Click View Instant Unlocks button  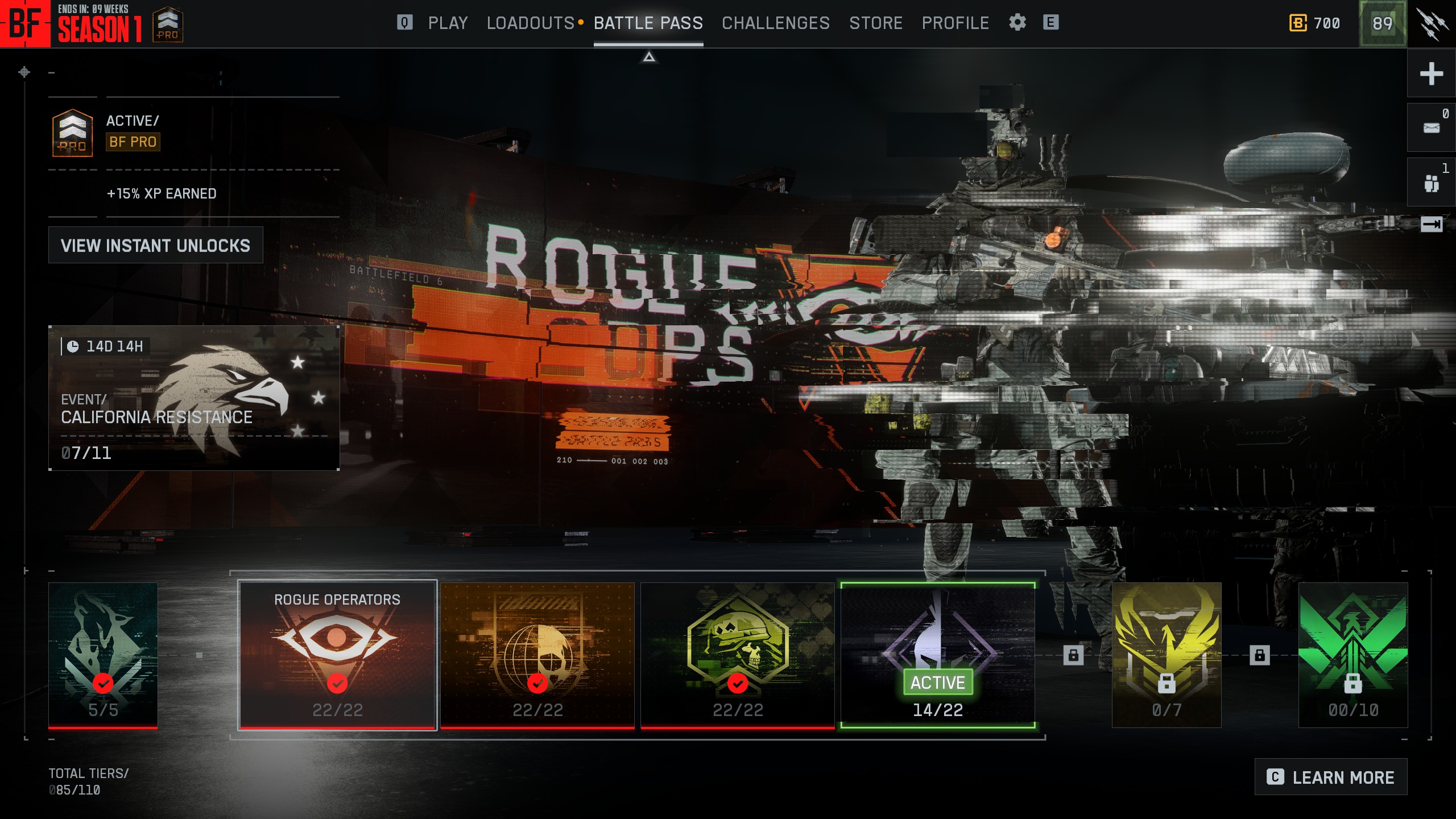tap(155, 245)
